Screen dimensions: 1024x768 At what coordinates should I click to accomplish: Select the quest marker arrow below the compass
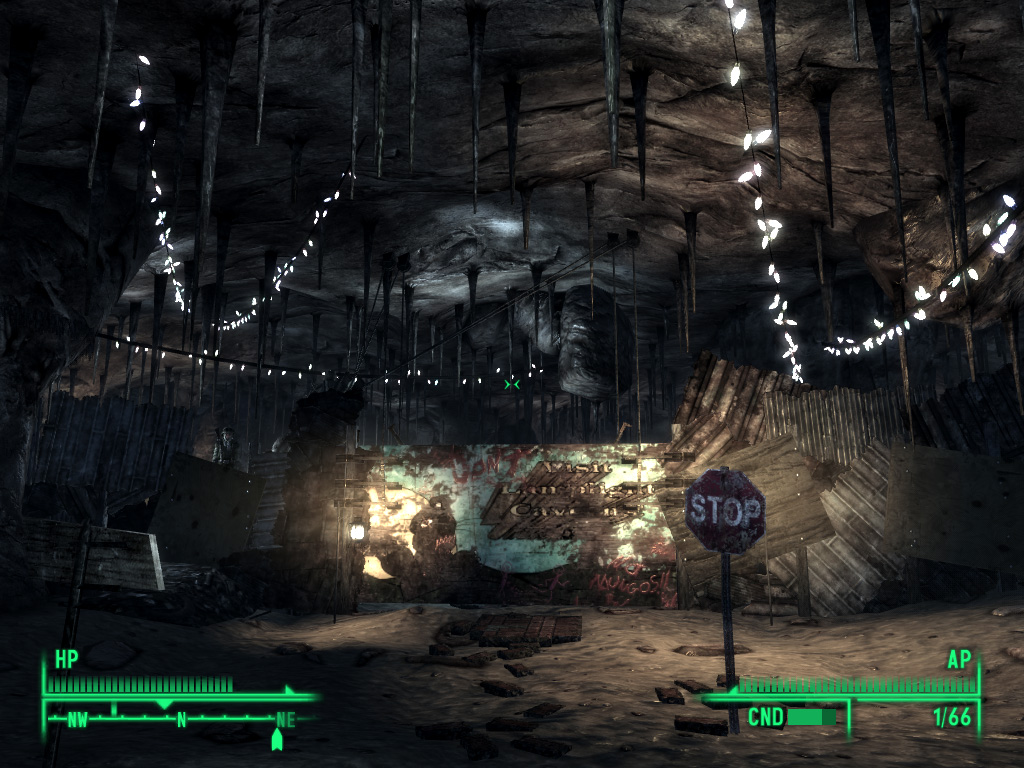277,740
